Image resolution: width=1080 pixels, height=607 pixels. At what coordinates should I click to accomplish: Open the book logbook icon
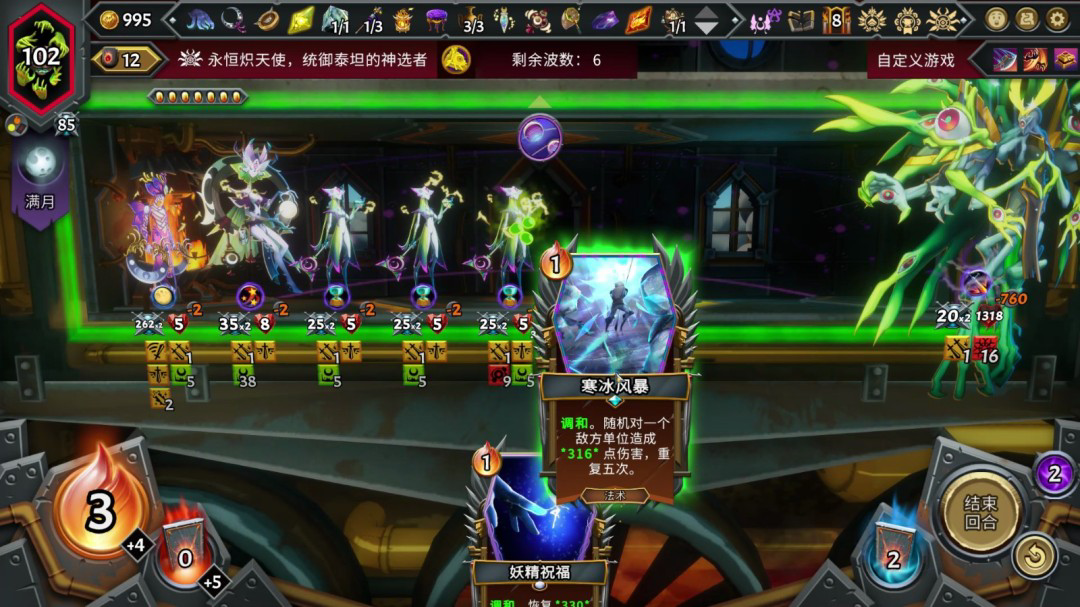801,19
